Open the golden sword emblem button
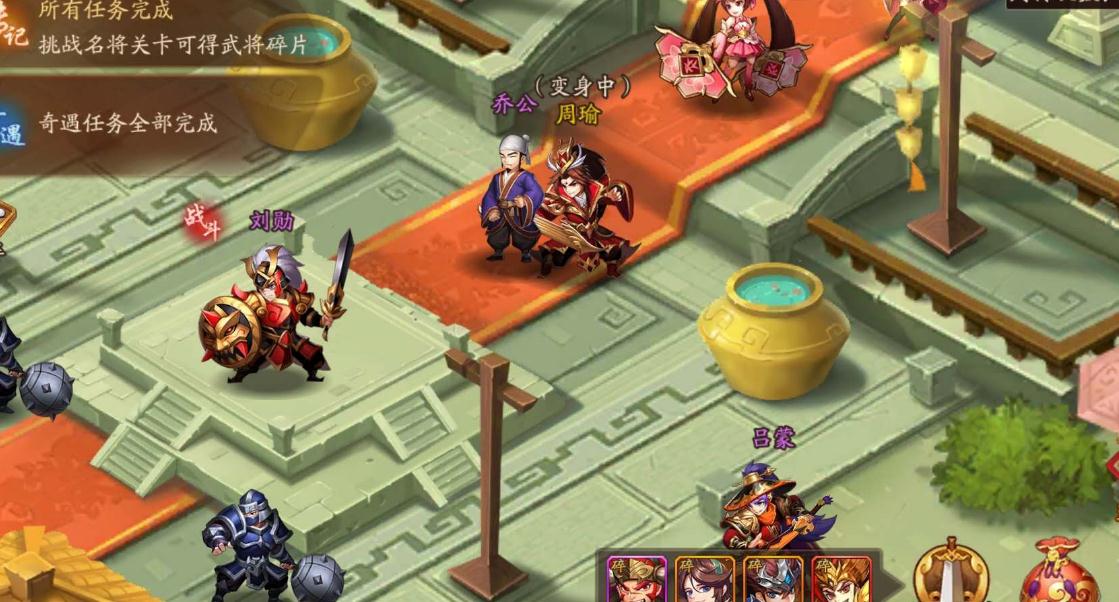Image resolution: width=1119 pixels, height=602 pixels. (x=953, y=573)
